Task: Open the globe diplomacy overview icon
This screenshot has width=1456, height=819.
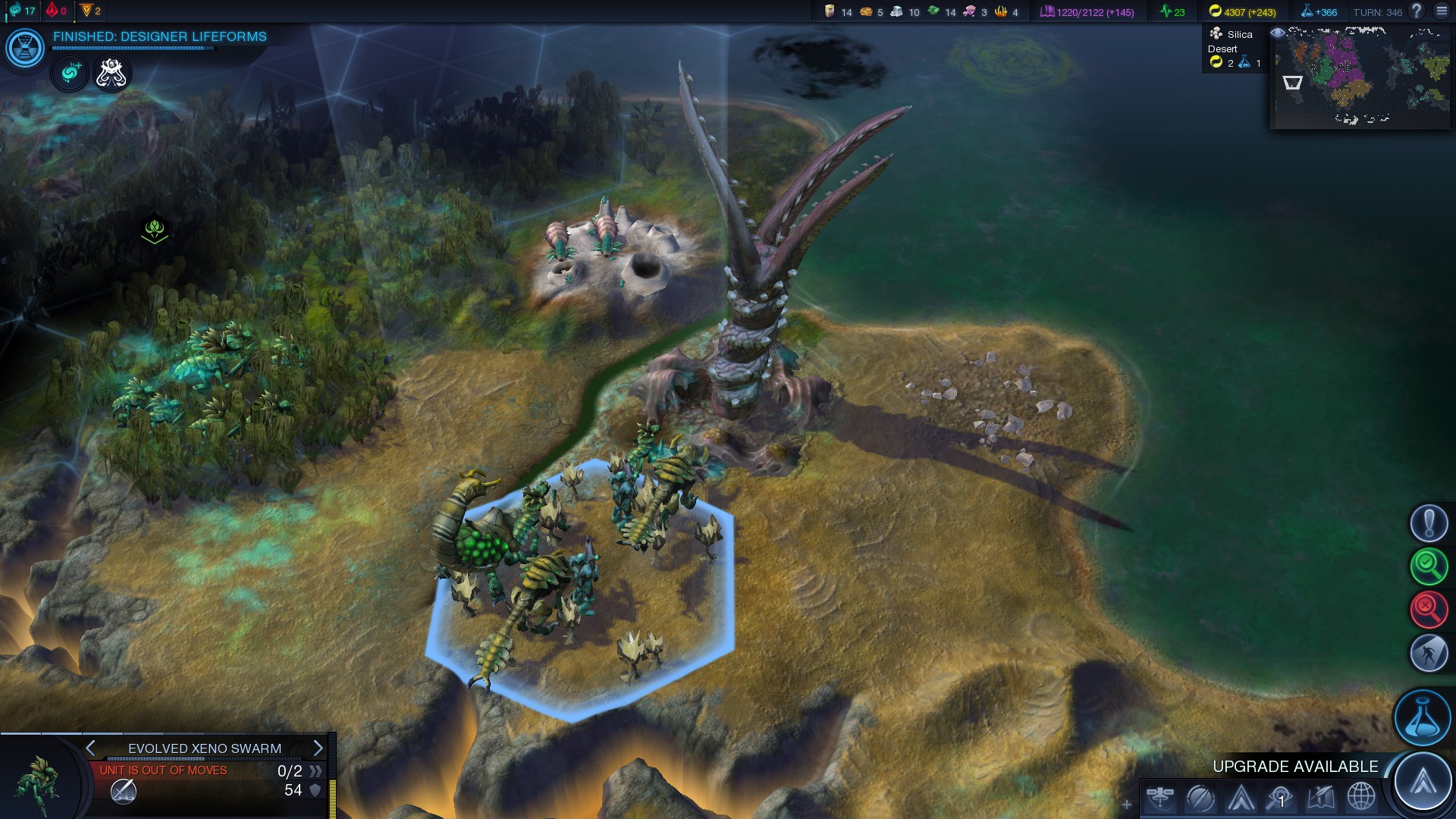Action: 1361,798
